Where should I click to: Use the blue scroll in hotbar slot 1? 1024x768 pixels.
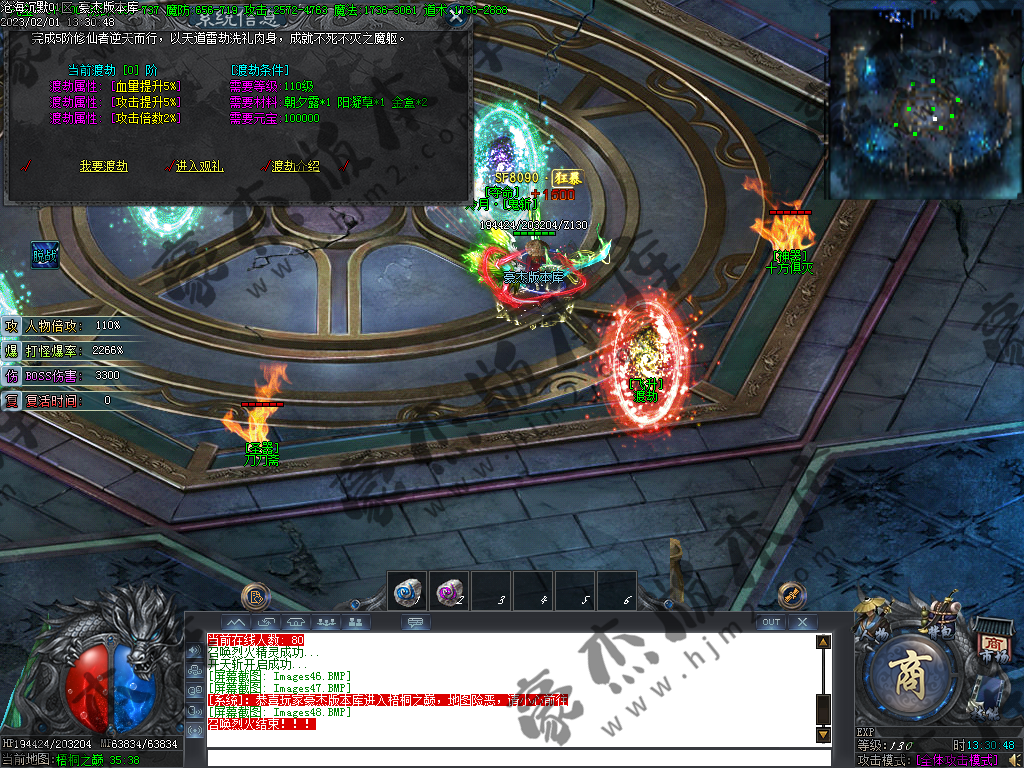pyautogui.click(x=408, y=592)
